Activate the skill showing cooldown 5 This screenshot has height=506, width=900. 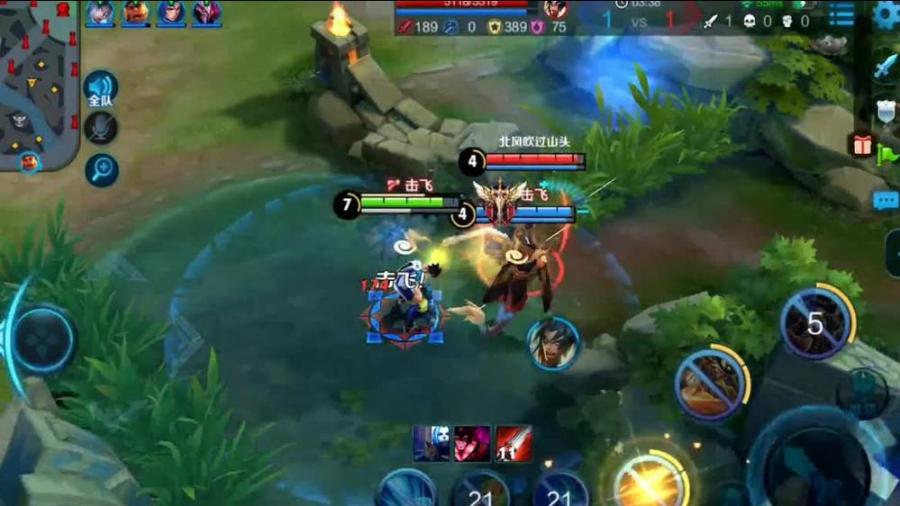pyautogui.click(x=816, y=324)
